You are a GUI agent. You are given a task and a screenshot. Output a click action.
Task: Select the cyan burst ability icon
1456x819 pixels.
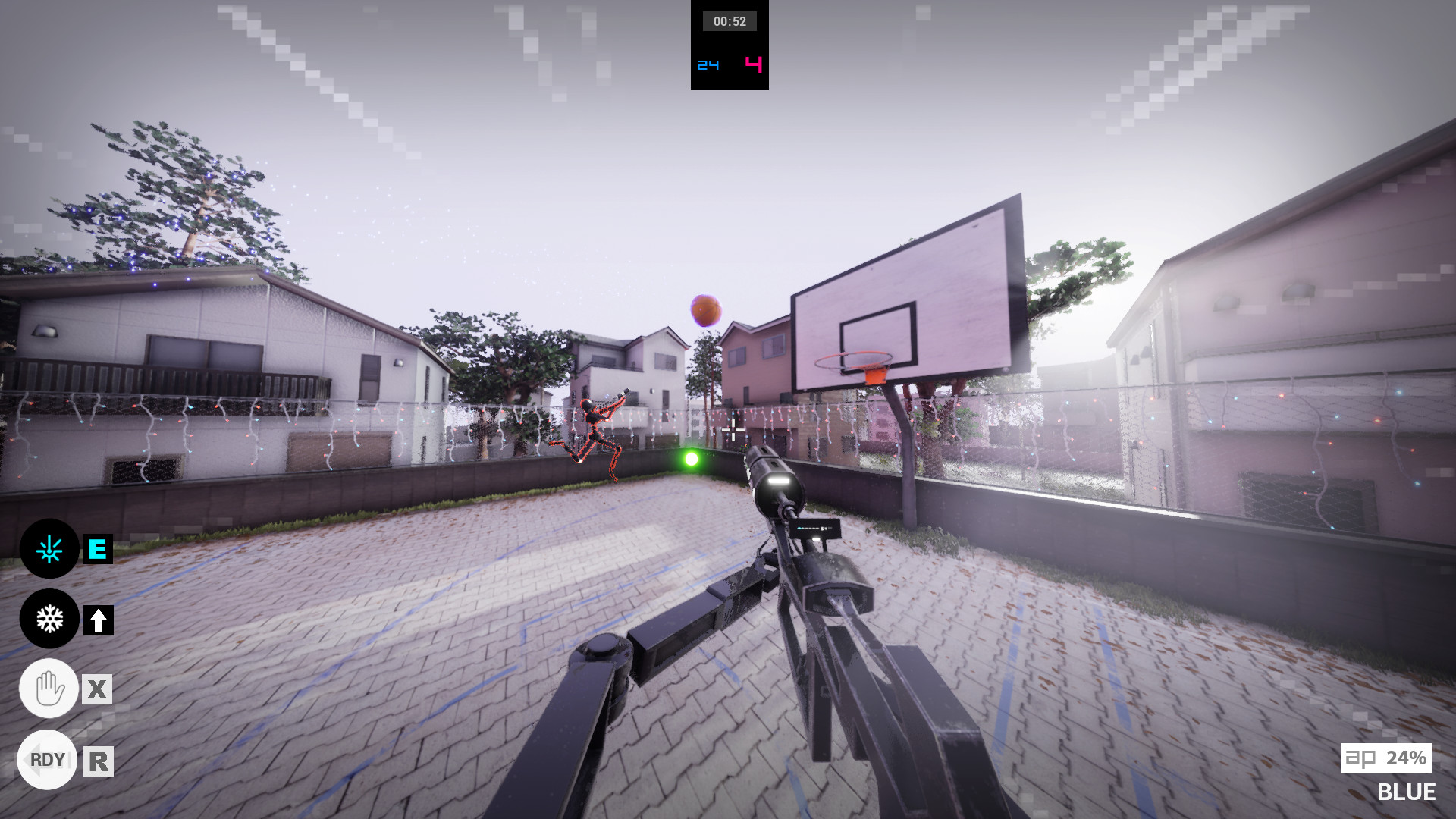point(49,550)
